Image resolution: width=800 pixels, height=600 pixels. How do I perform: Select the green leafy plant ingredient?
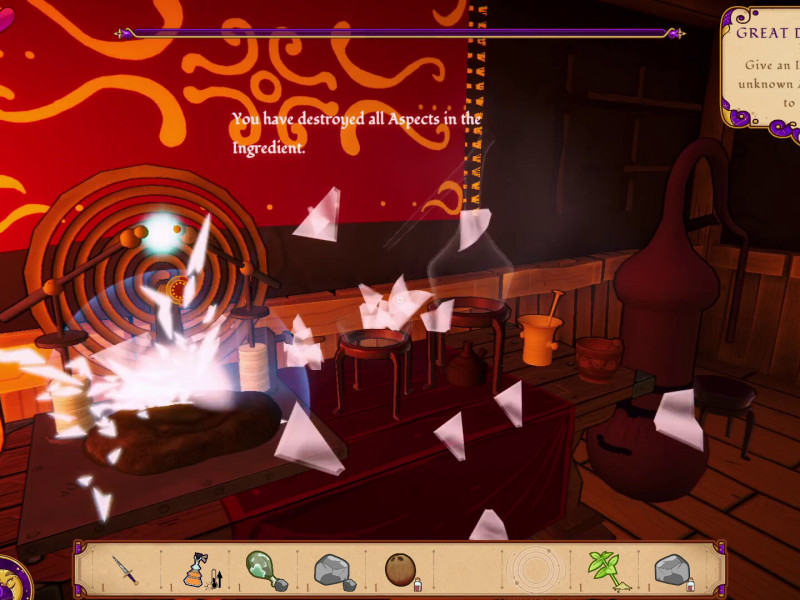pyautogui.click(x=603, y=570)
